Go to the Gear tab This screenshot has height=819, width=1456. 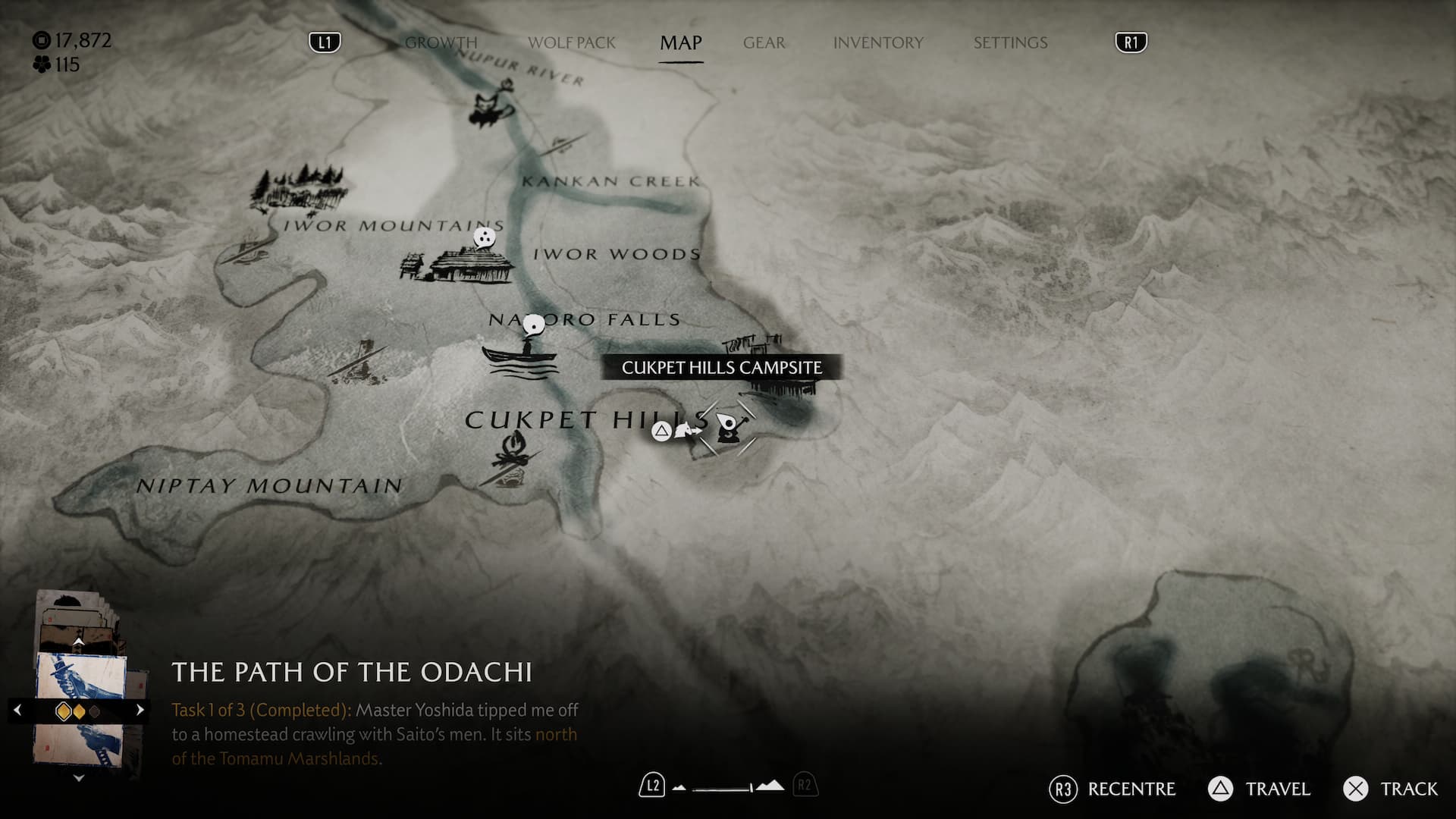pyautogui.click(x=764, y=42)
